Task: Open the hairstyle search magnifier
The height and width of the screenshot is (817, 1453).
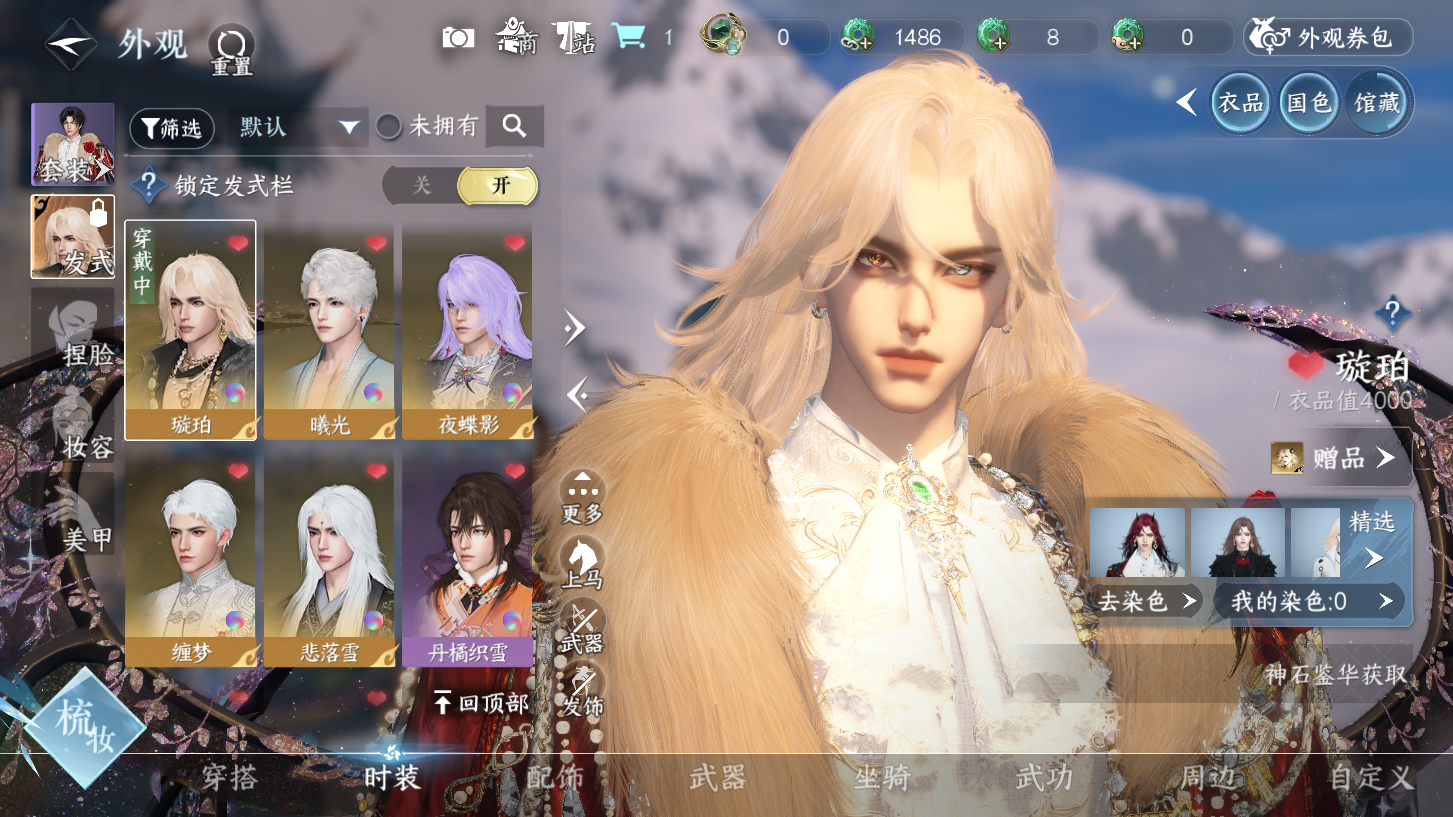Action: pyautogui.click(x=514, y=126)
